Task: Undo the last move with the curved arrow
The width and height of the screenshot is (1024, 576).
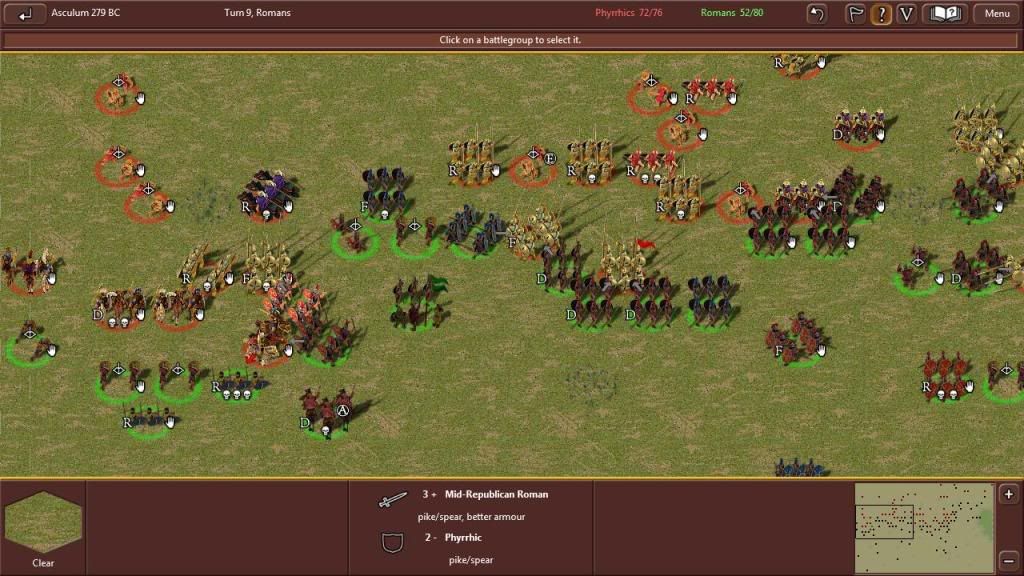Action: (x=817, y=14)
